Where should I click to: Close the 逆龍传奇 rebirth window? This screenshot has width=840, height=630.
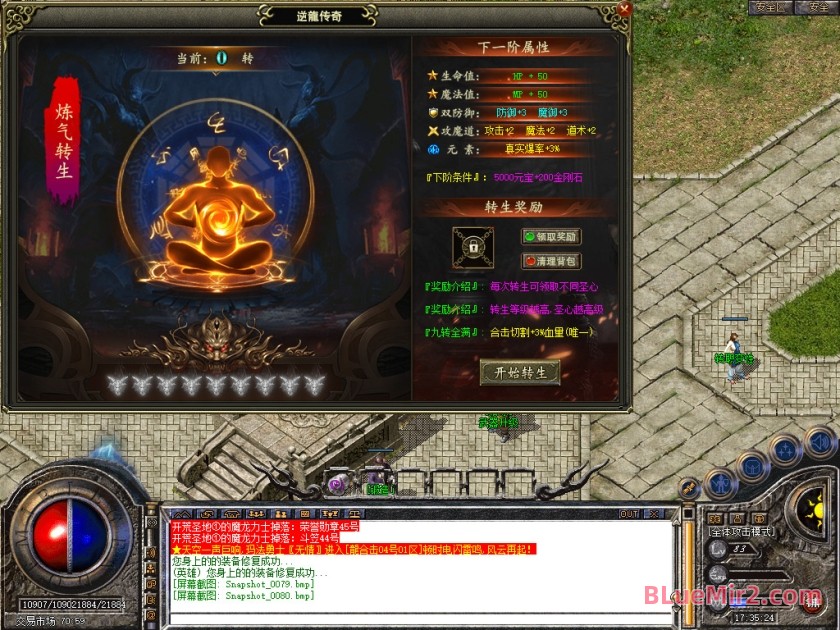pyautogui.click(x=624, y=10)
